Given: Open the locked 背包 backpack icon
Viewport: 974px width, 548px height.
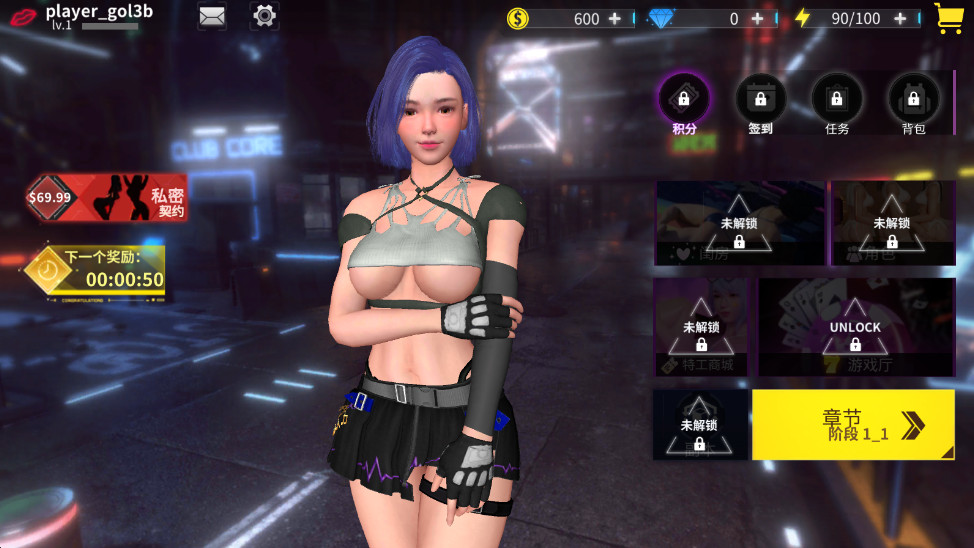Looking at the screenshot, I should click(x=913, y=99).
